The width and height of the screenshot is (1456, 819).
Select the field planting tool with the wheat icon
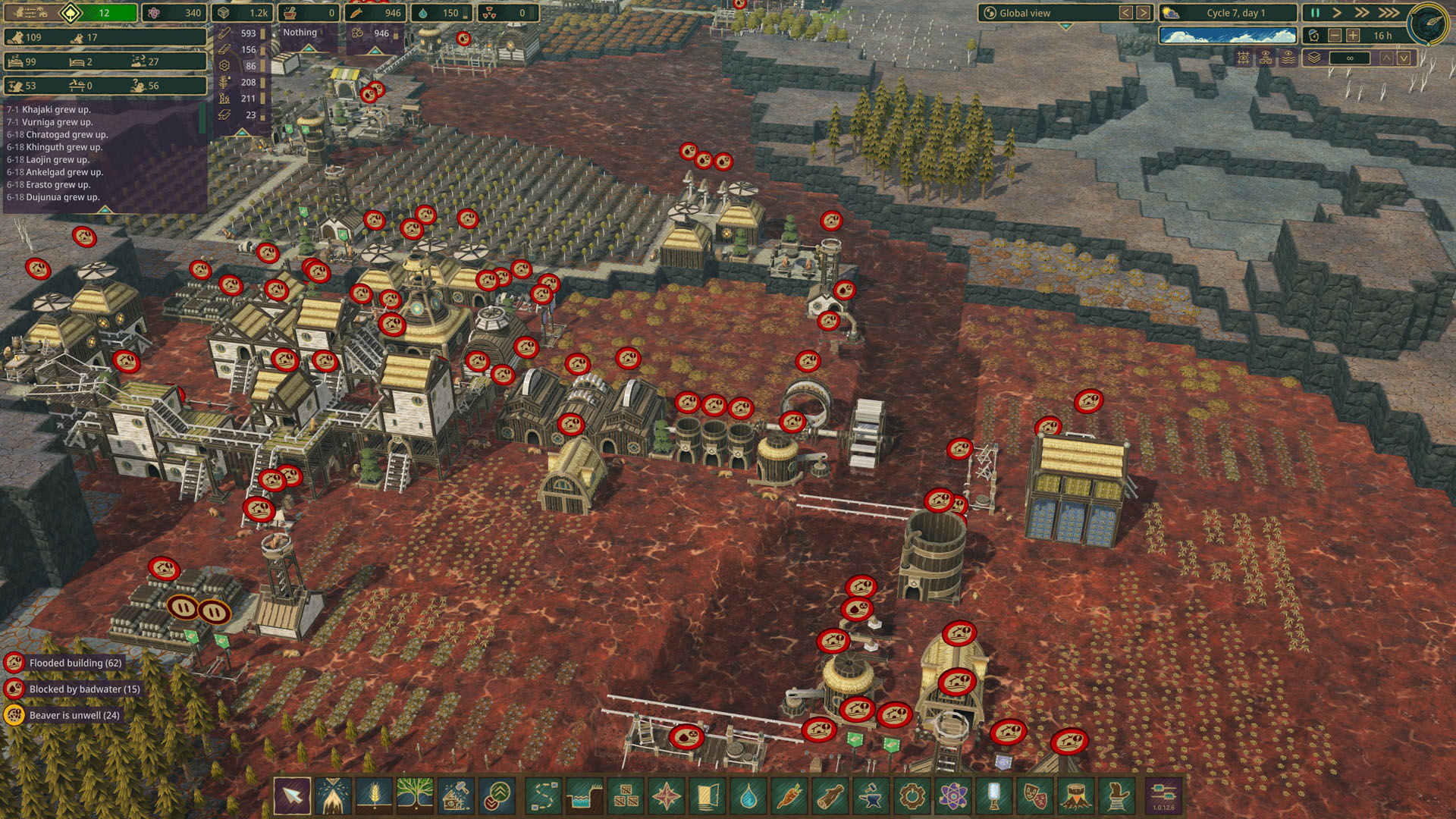point(374,796)
